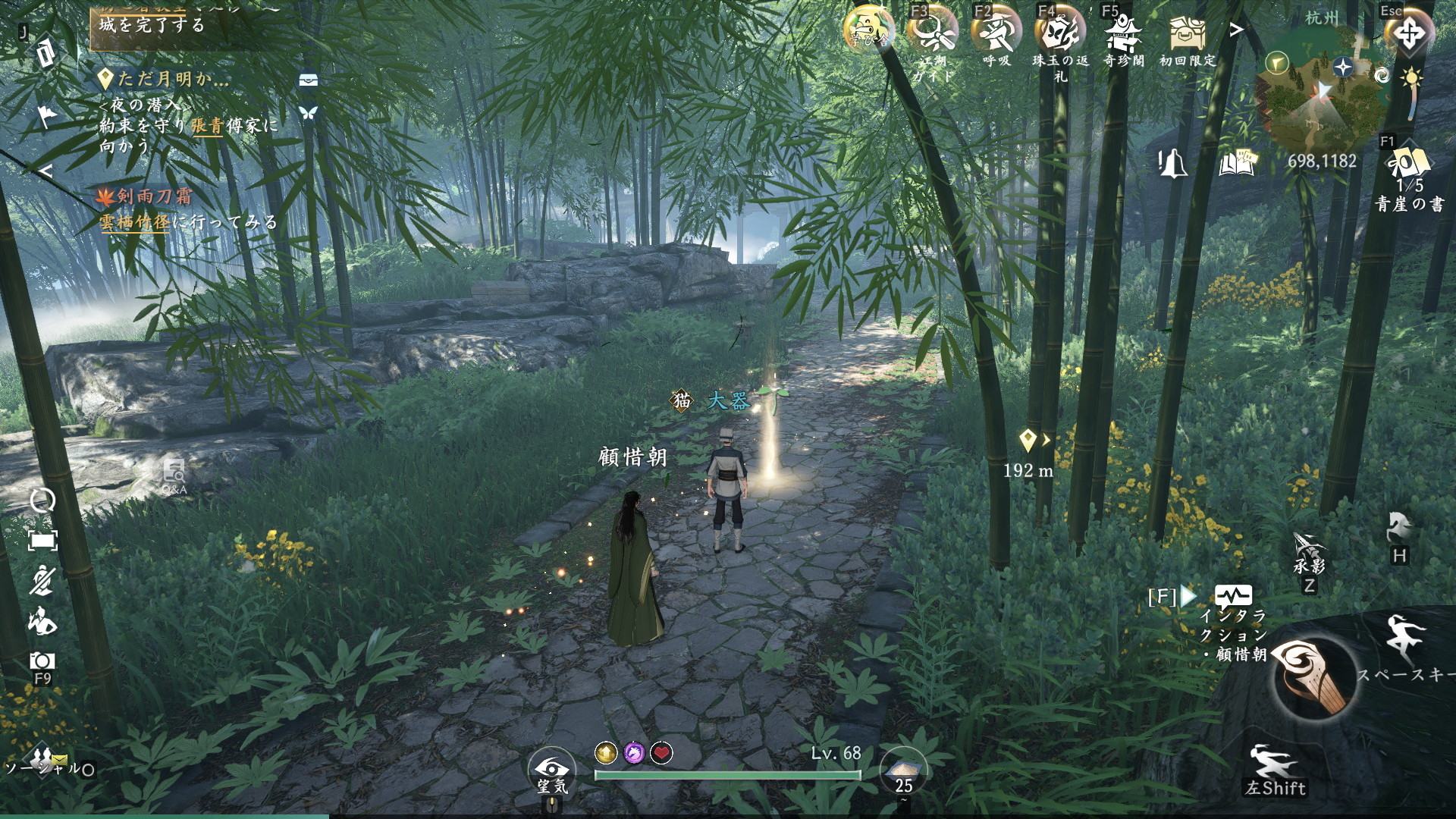Open the emote gesture figure icon
This screenshot has width=1456, height=819.
(x=42, y=623)
